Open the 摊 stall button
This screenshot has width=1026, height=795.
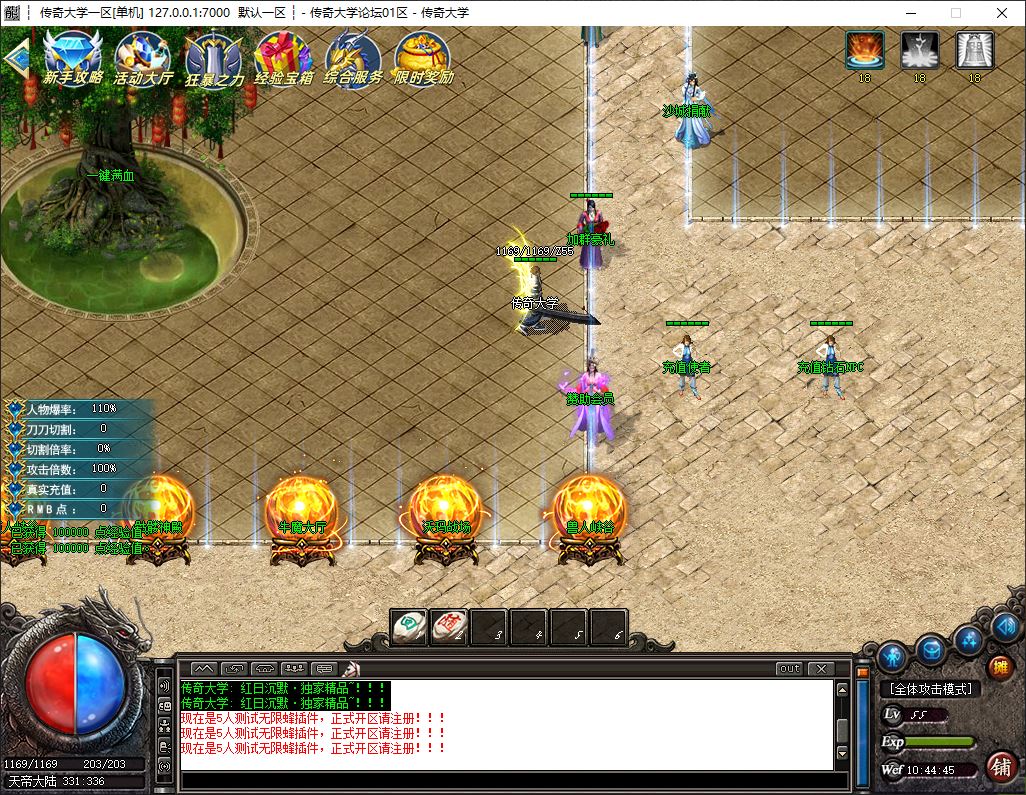pos(999,667)
